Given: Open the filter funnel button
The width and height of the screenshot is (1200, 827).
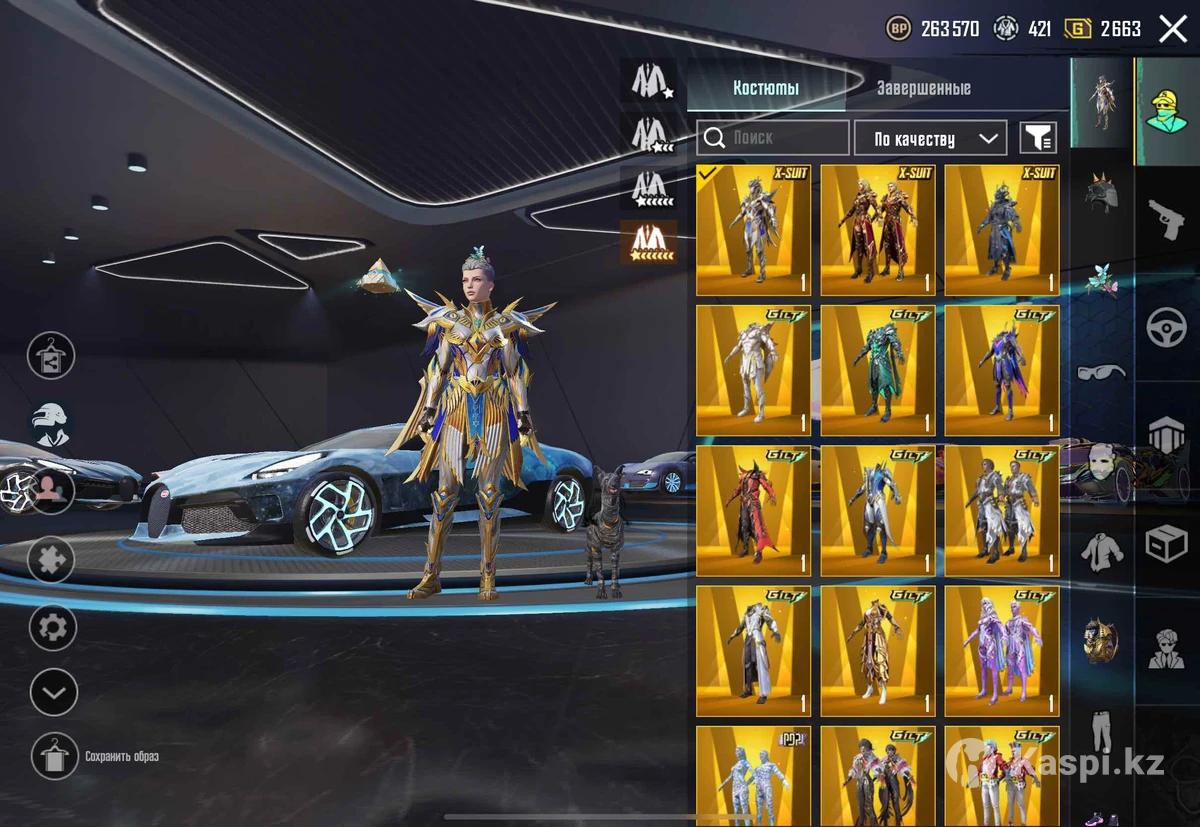Looking at the screenshot, I should (1037, 138).
